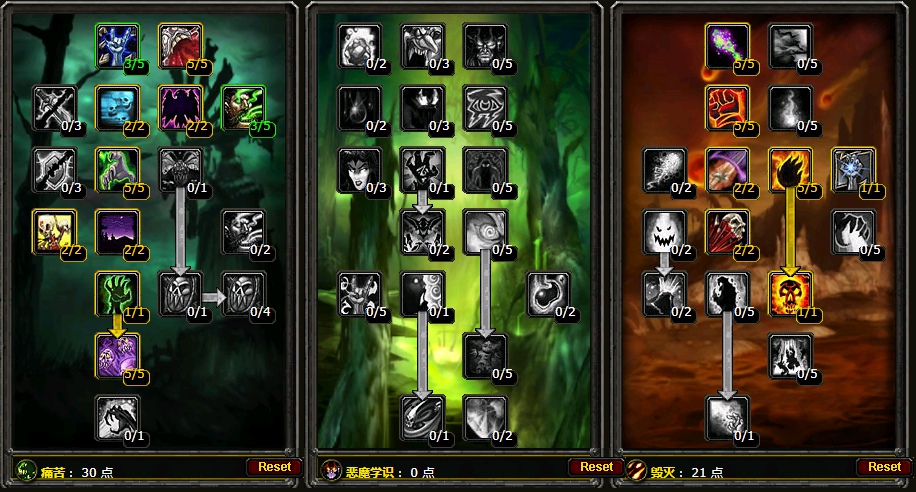Click the fiery skull talent at 1/1
916x492 pixels.
pyautogui.click(x=790, y=294)
